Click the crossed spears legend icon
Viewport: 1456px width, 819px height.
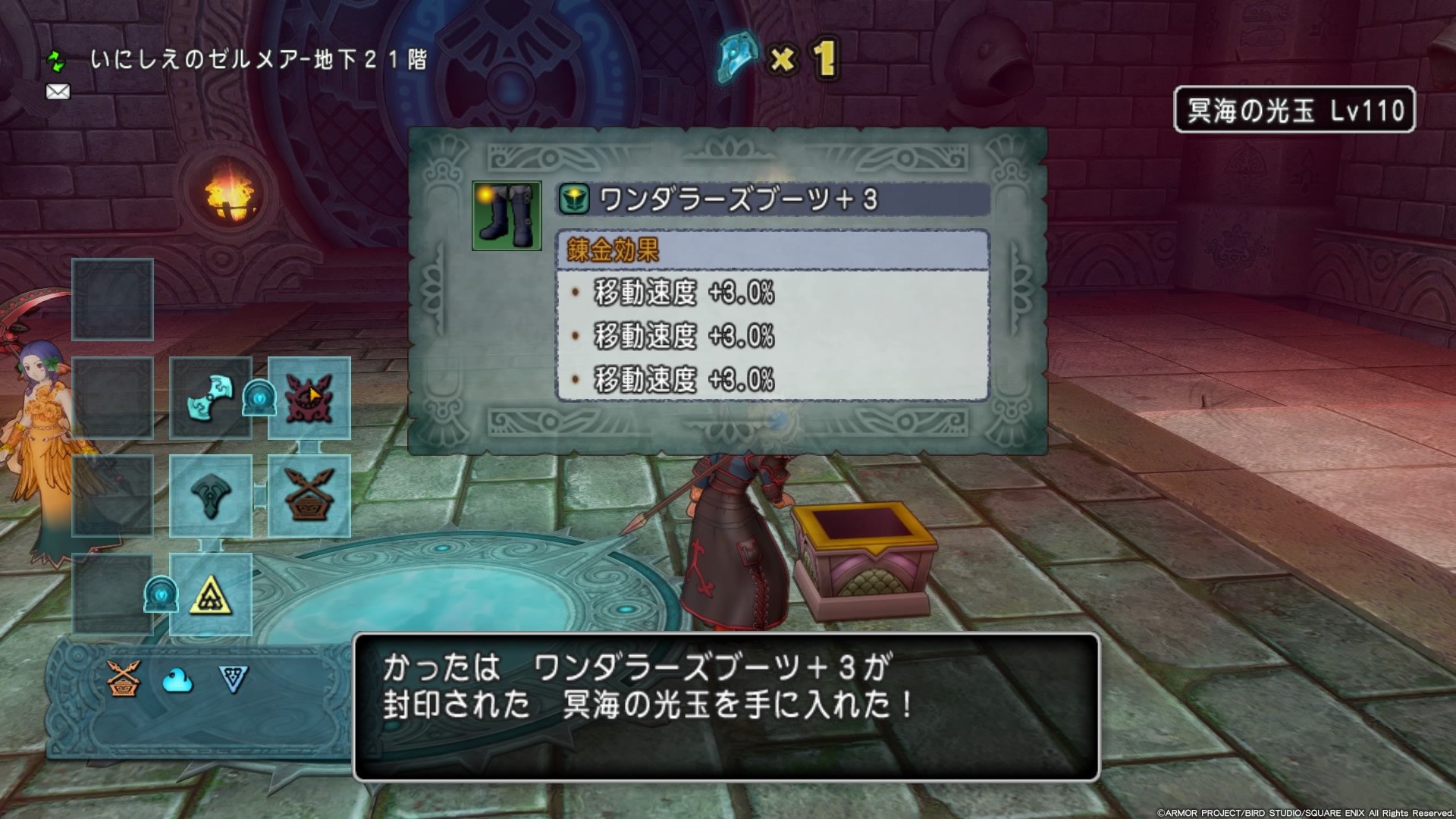124,679
